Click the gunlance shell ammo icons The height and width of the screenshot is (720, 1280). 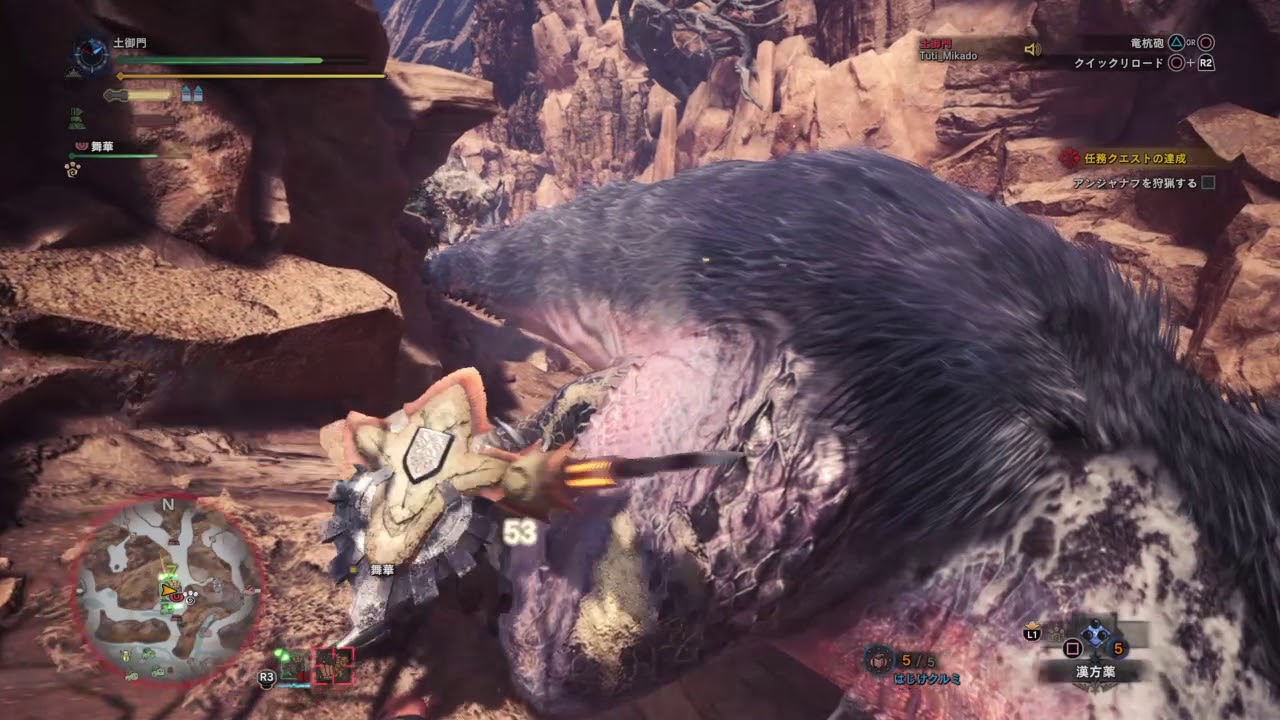192,94
